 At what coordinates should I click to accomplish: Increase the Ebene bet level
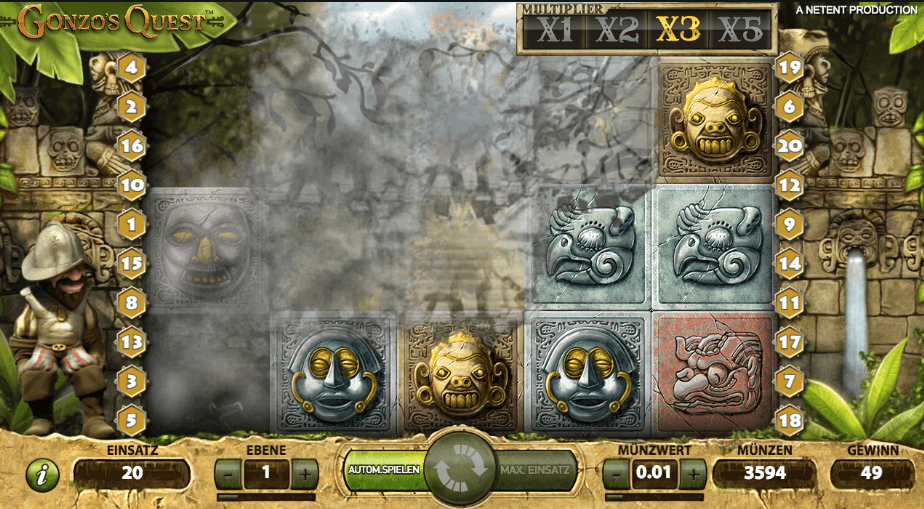point(304,473)
